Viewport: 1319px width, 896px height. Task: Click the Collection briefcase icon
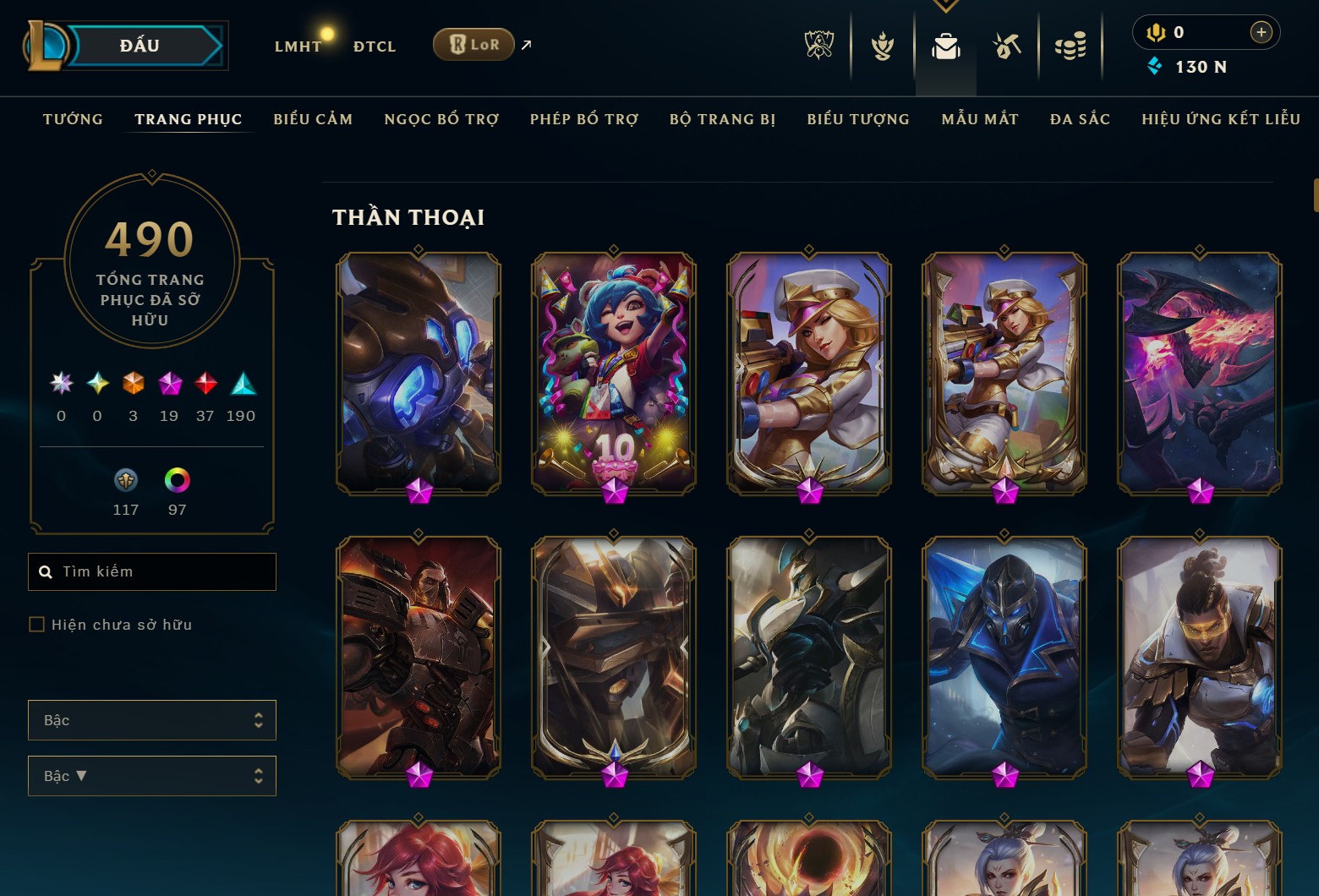946,46
